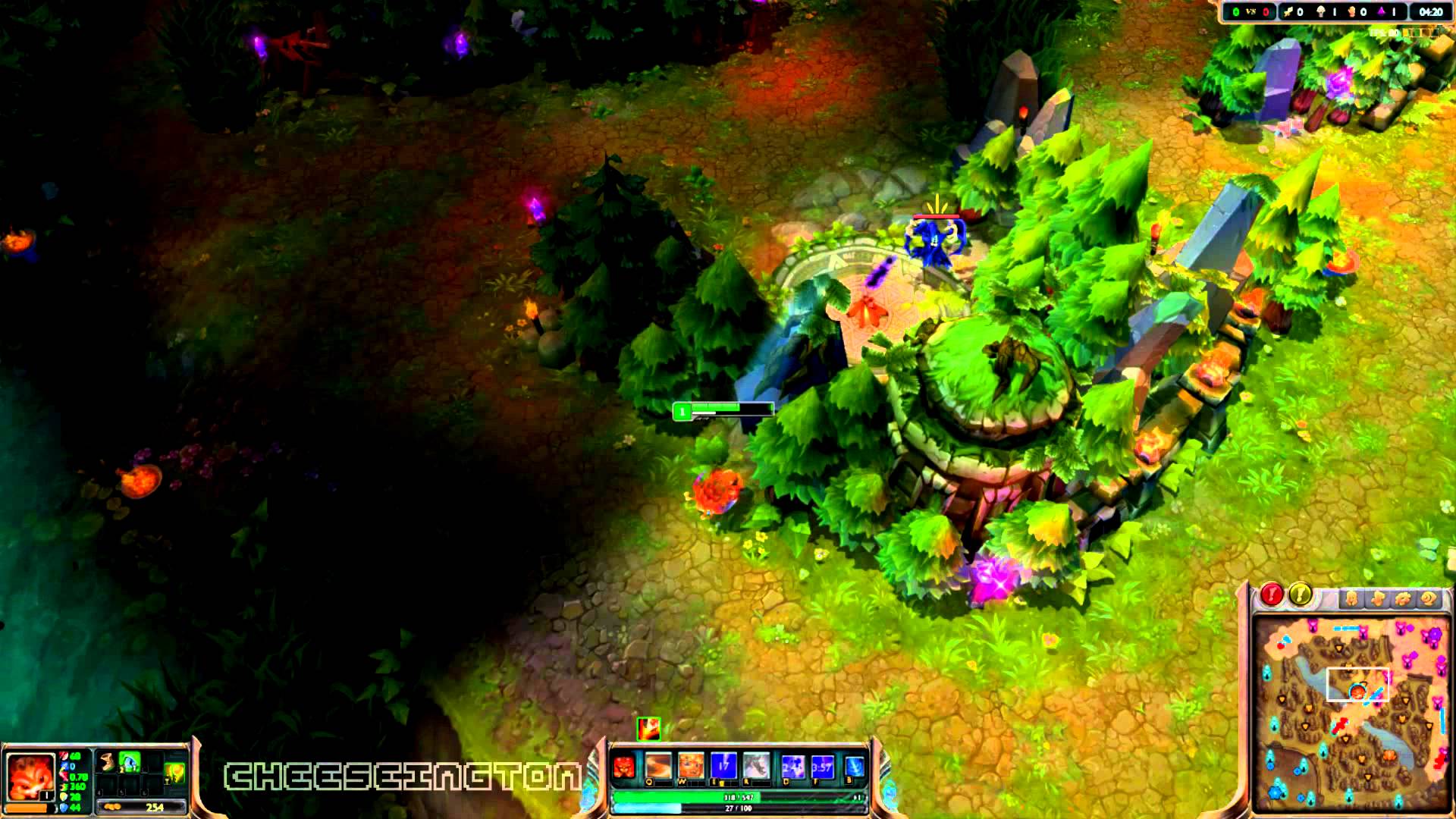Click the first button of four above minimap

[1351, 599]
